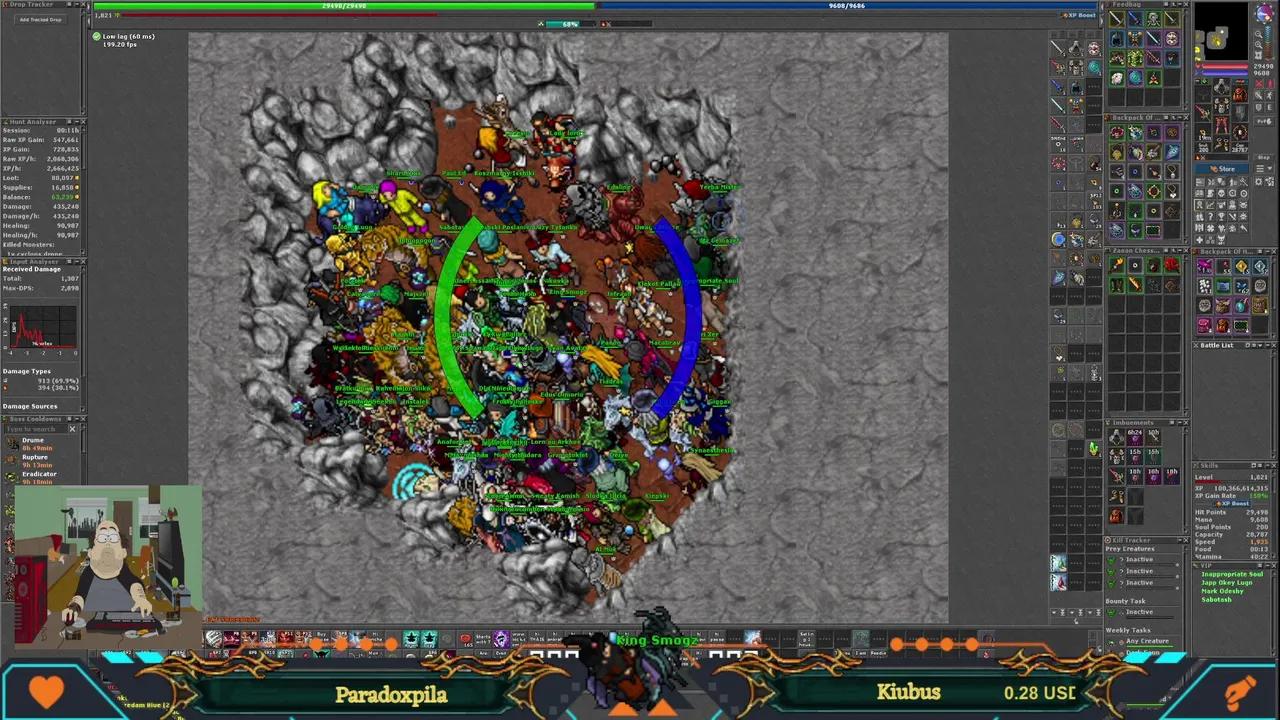Click the trophy icon in the Store category grid

[x=1221, y=217]
